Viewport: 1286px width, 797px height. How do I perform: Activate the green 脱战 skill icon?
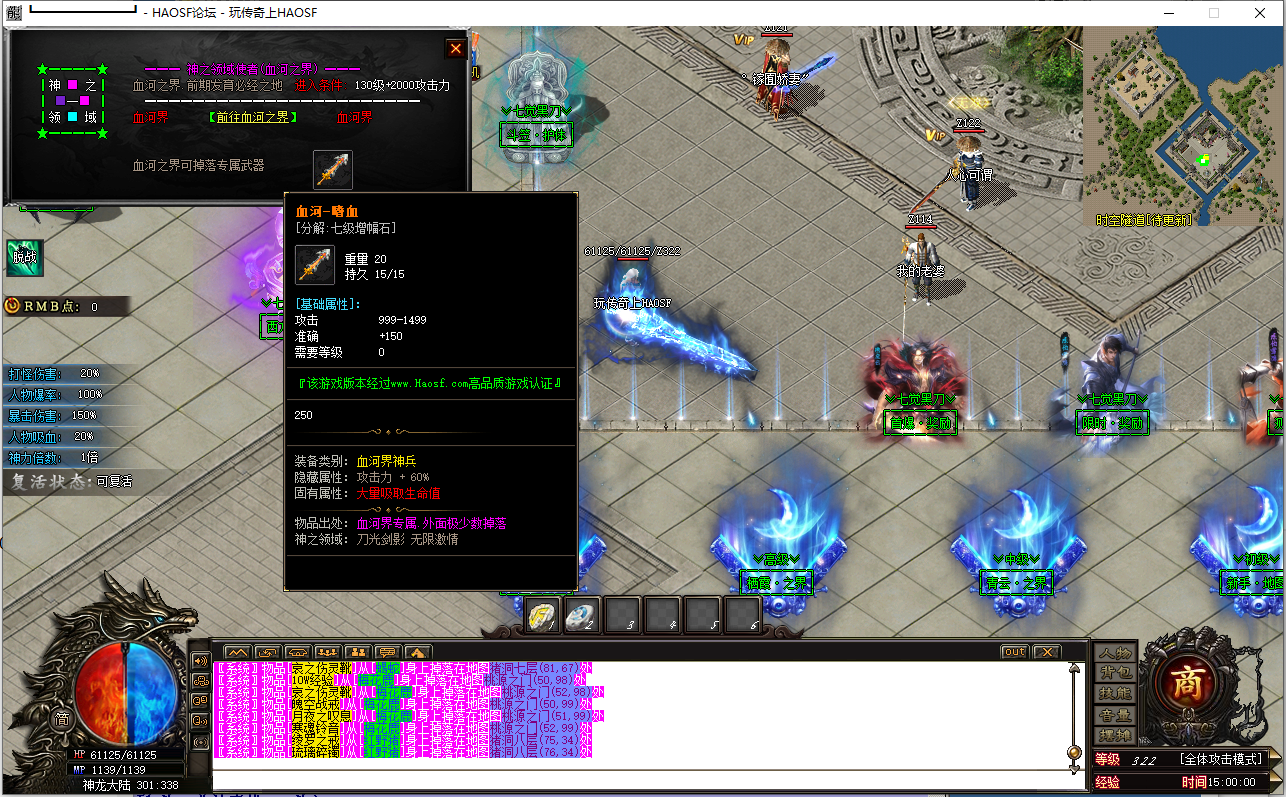tap(24, 257)
